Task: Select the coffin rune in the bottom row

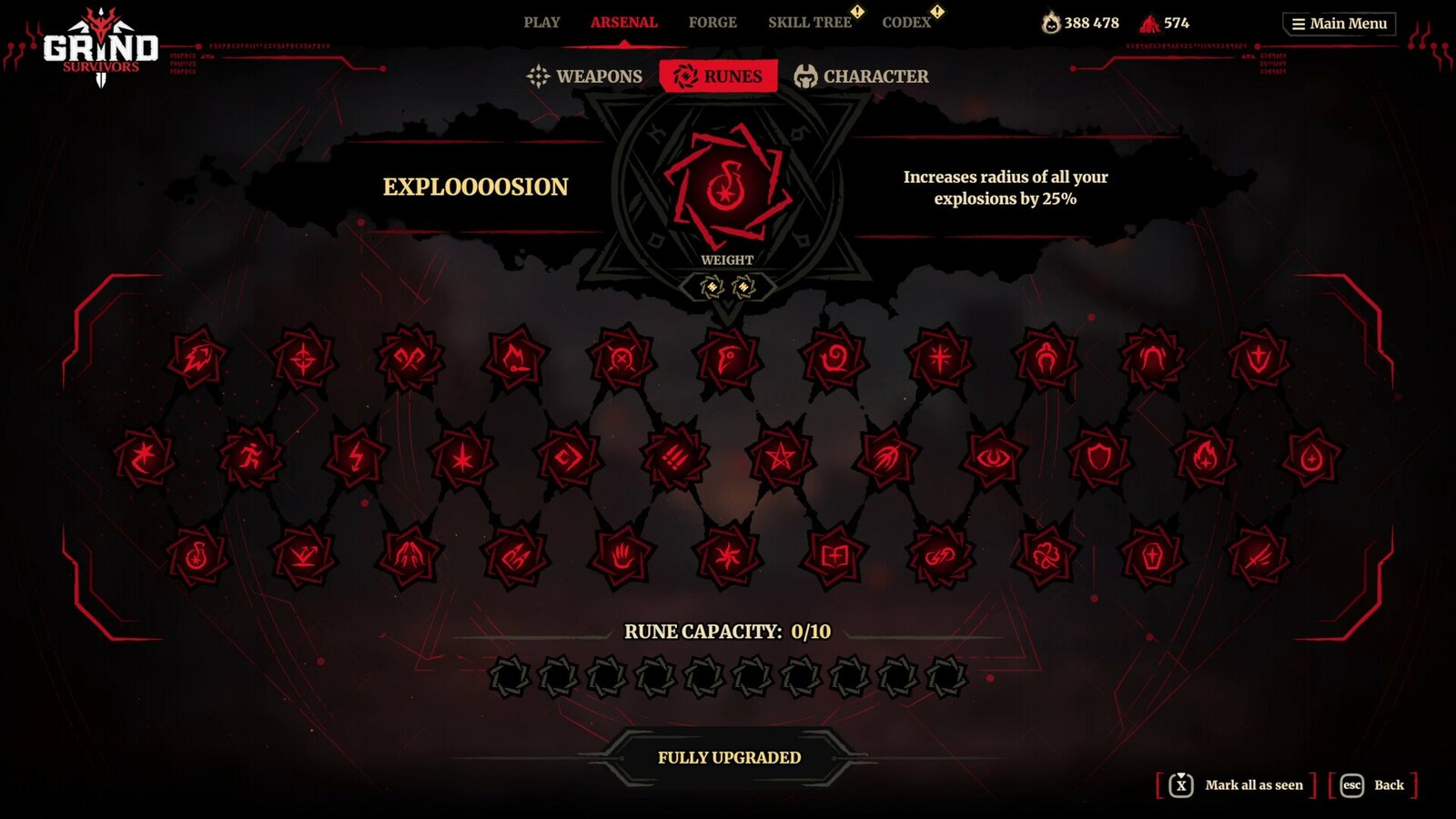Action: click(x=1154, y=553)
